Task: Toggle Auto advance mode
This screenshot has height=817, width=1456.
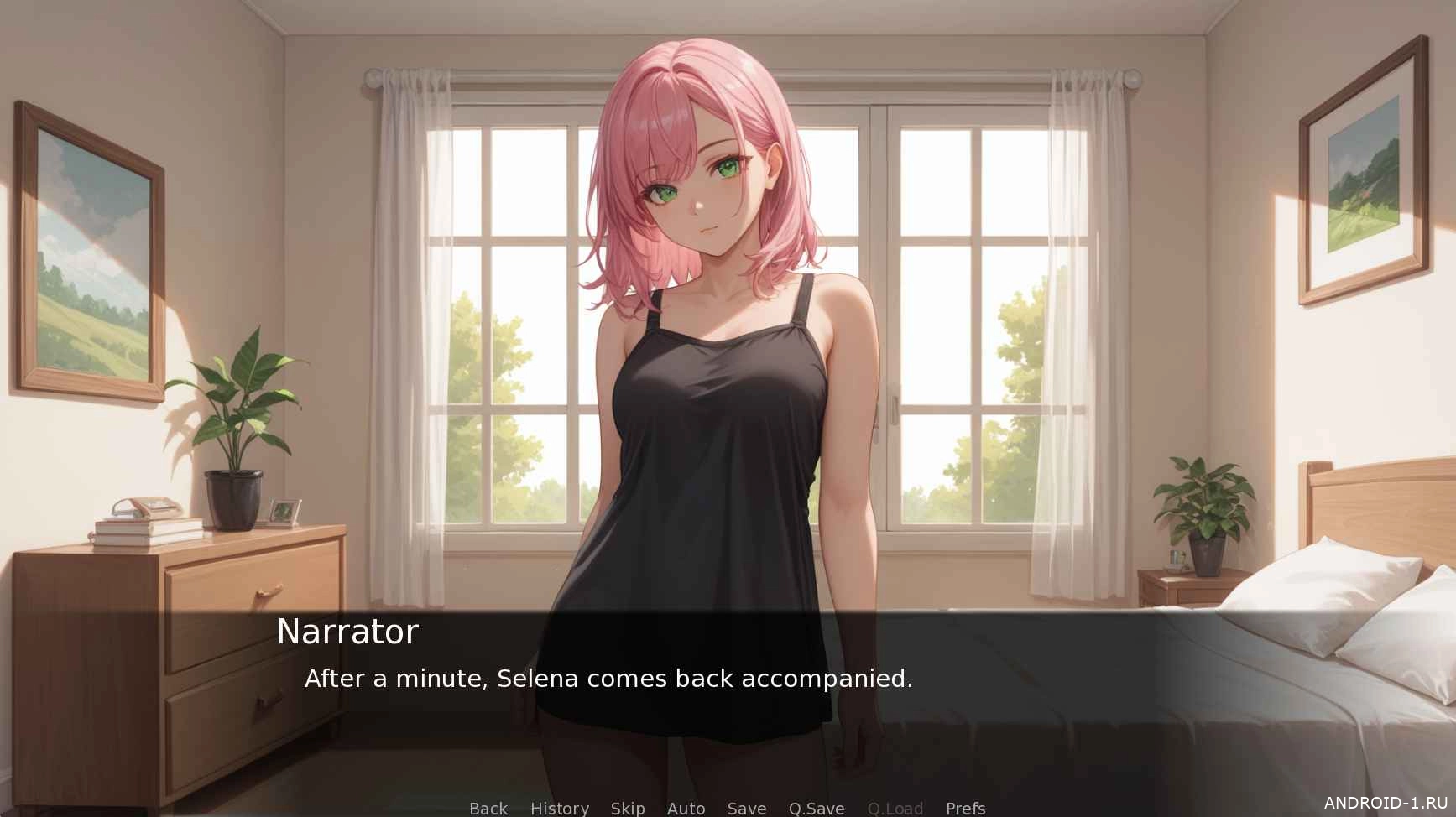Action: tap(686, 808)
